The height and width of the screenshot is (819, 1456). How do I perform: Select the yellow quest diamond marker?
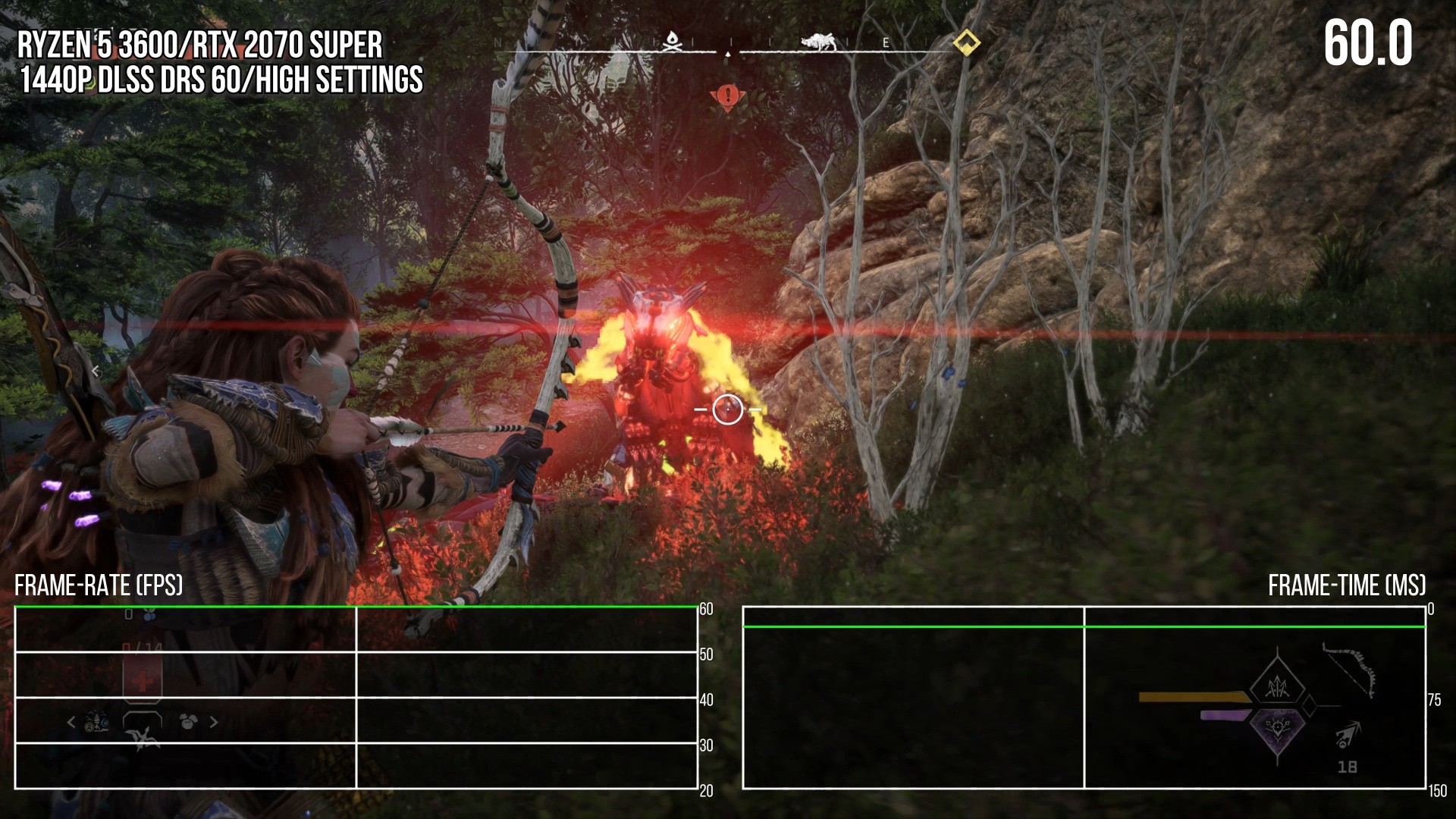click(965, 42)
